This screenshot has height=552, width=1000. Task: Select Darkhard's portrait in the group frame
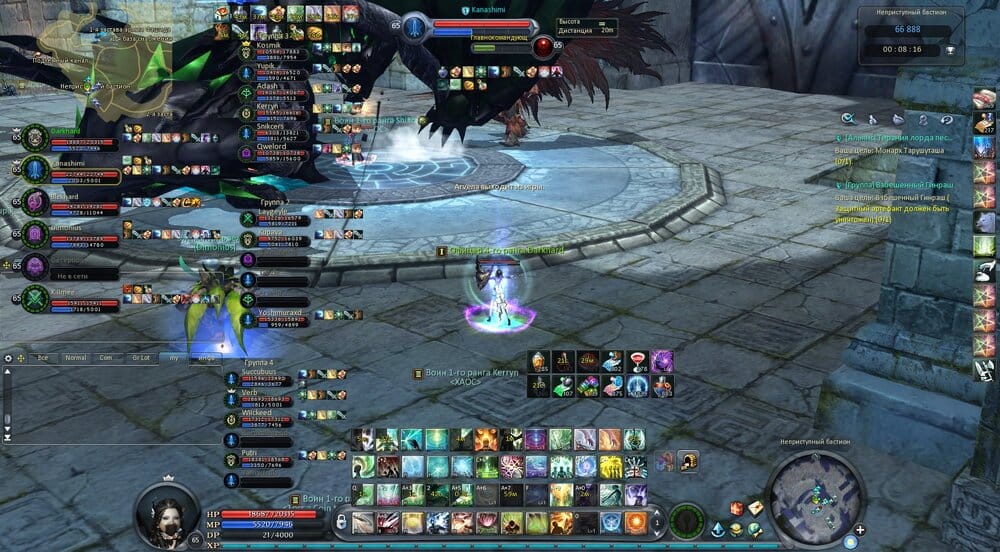click(36, 137)
